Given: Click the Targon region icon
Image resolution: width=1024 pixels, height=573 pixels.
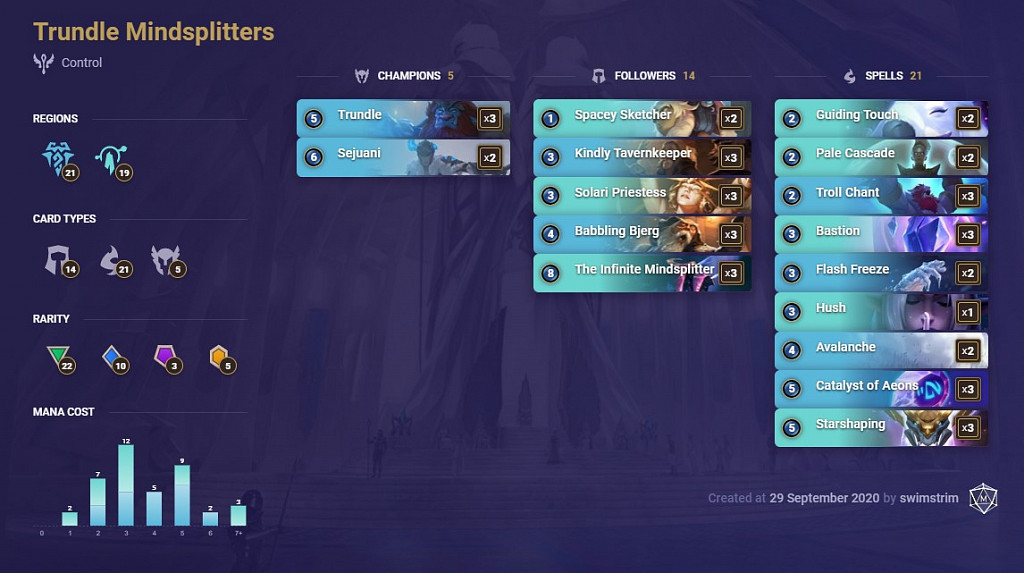Looking at the screenshot, I should point(109,158).
